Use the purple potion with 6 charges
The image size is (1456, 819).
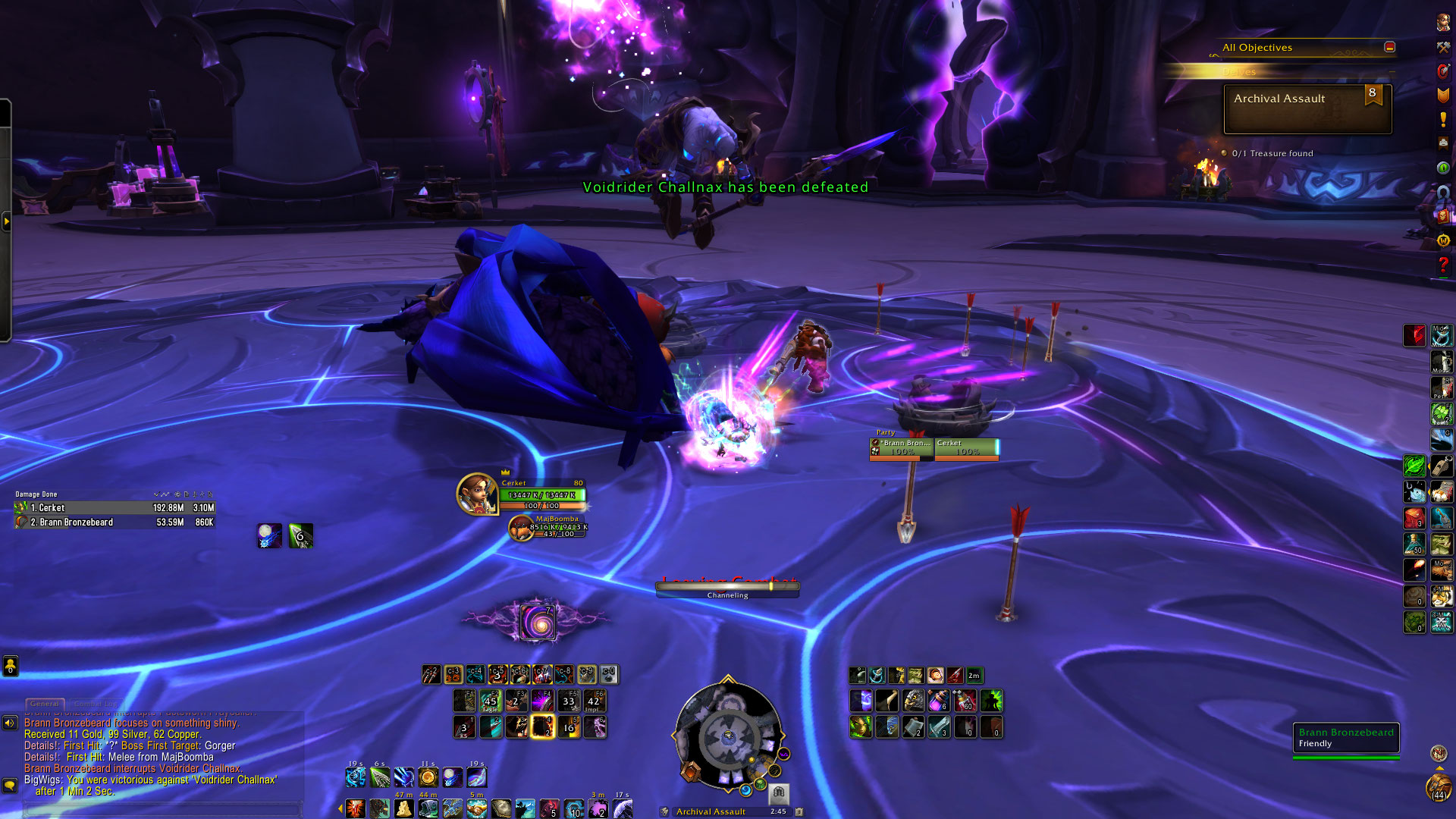pyautogui.click(x=938, y=701)
